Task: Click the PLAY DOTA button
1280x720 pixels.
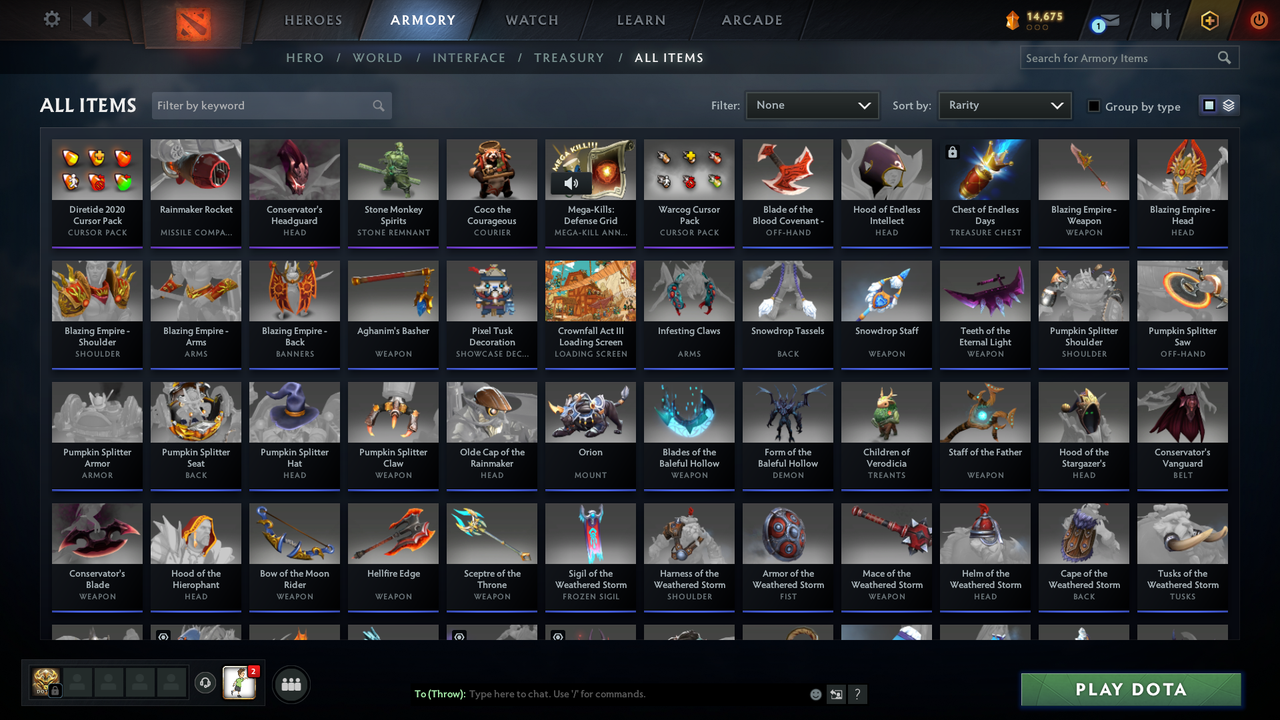Action: click(x=1130, y=689)
